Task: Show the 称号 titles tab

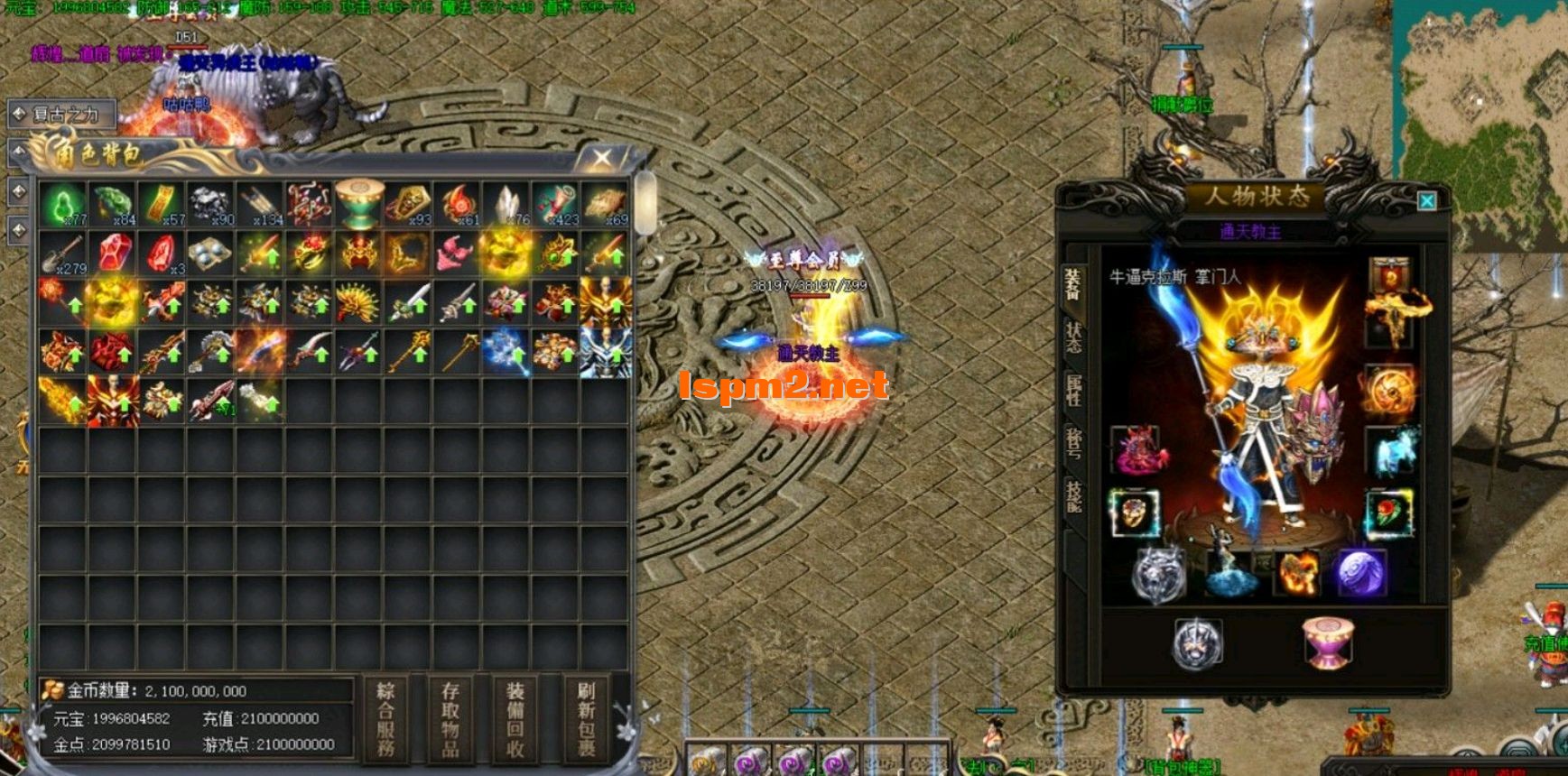Action: [1073, 444]
